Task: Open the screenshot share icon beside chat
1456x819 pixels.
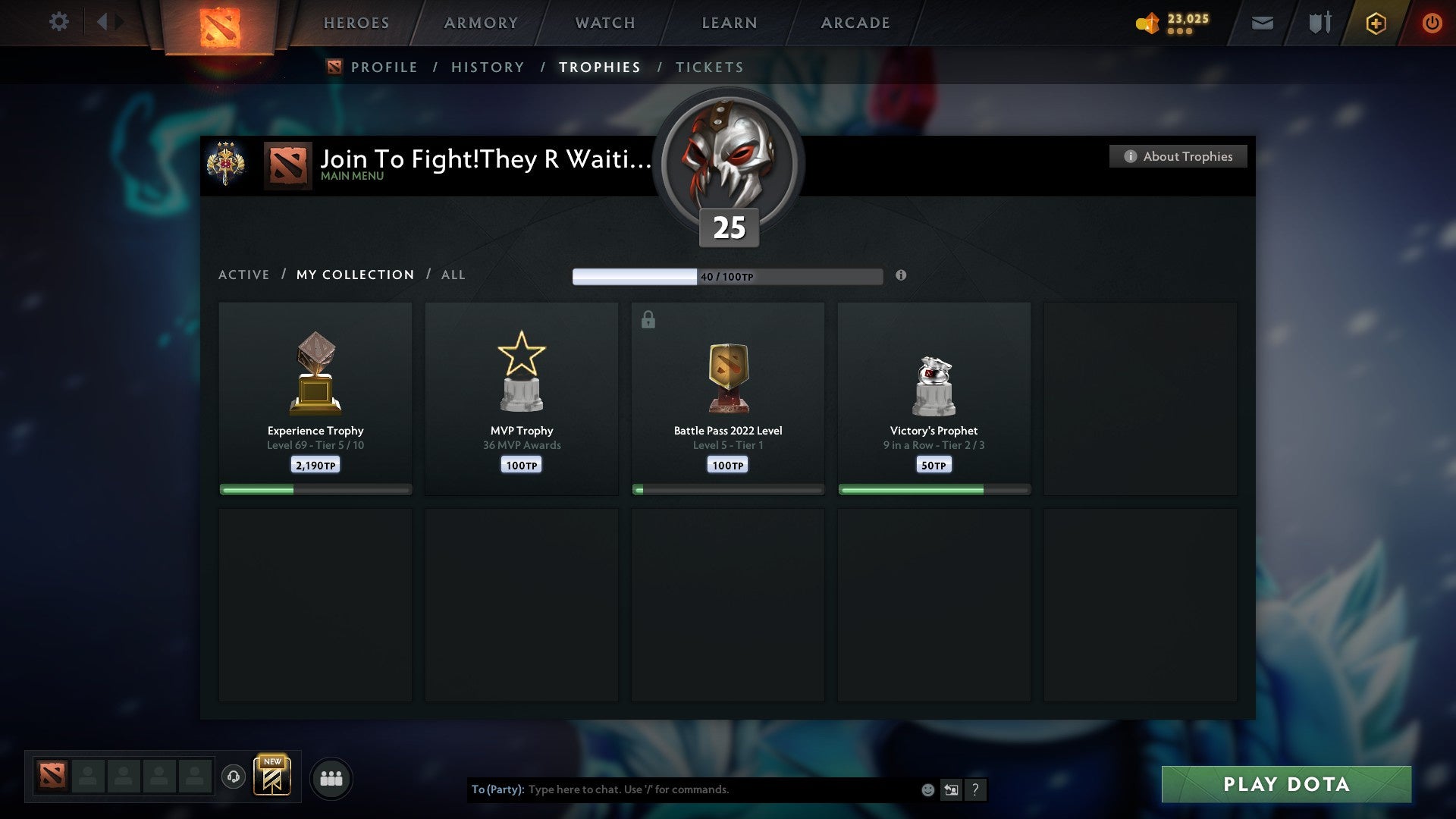Action: (952, 789)
